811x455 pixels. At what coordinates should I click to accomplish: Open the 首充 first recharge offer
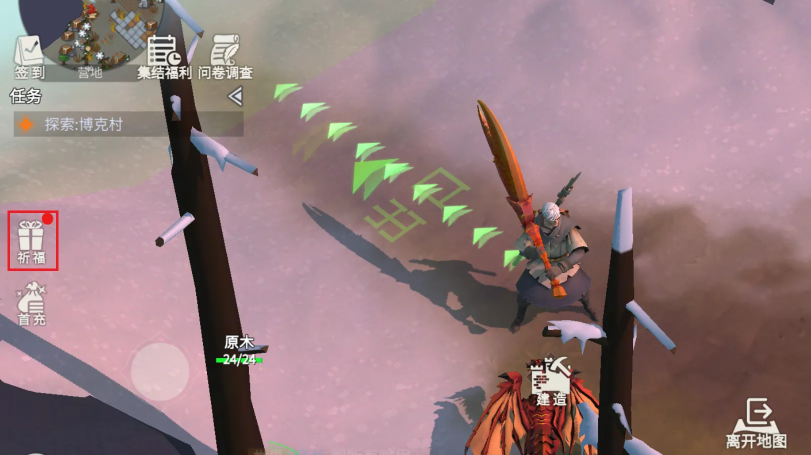(32, 303)
